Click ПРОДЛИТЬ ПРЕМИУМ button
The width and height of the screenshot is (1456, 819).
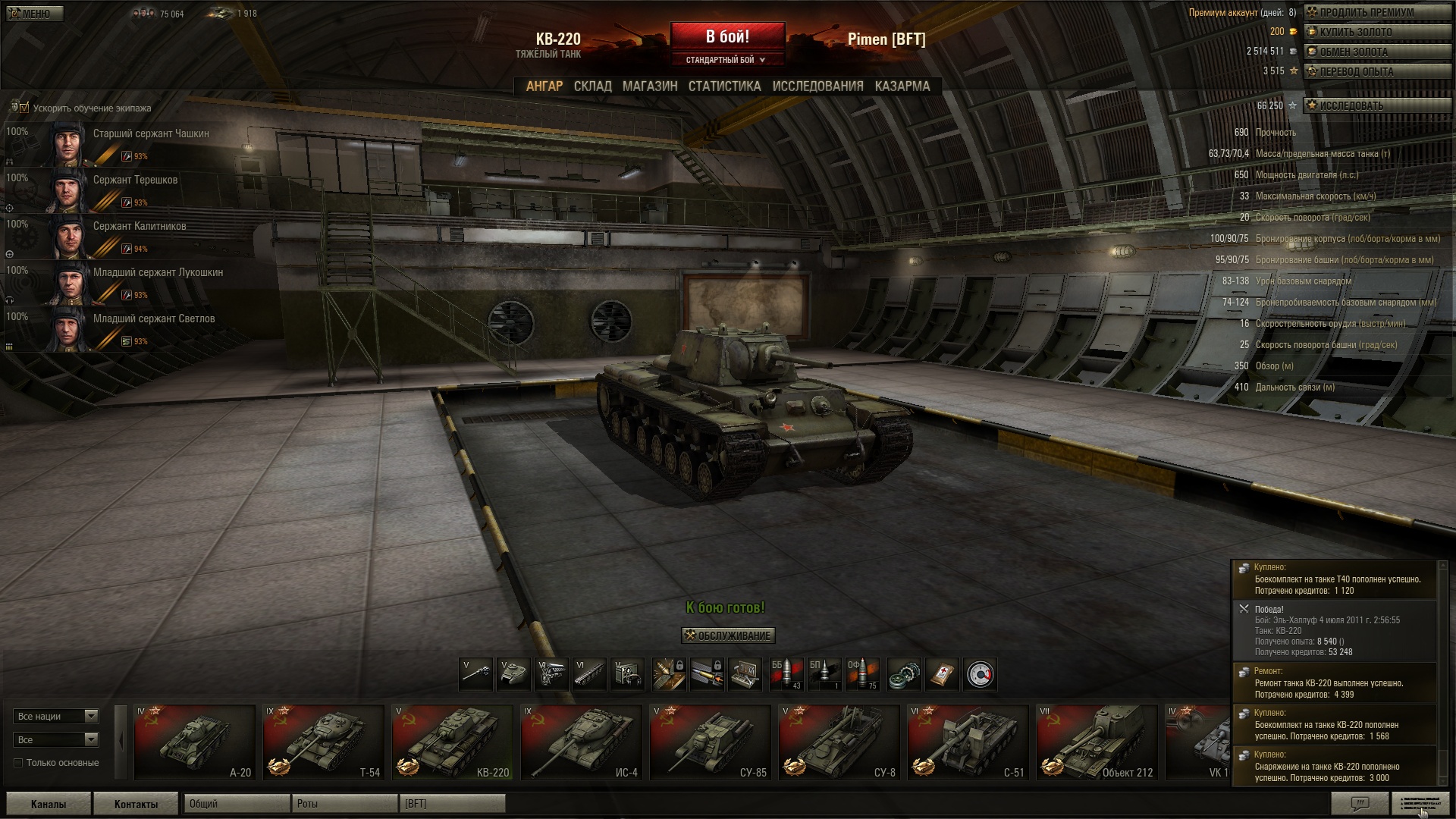pyautogui.click(x=1376, y=12)
